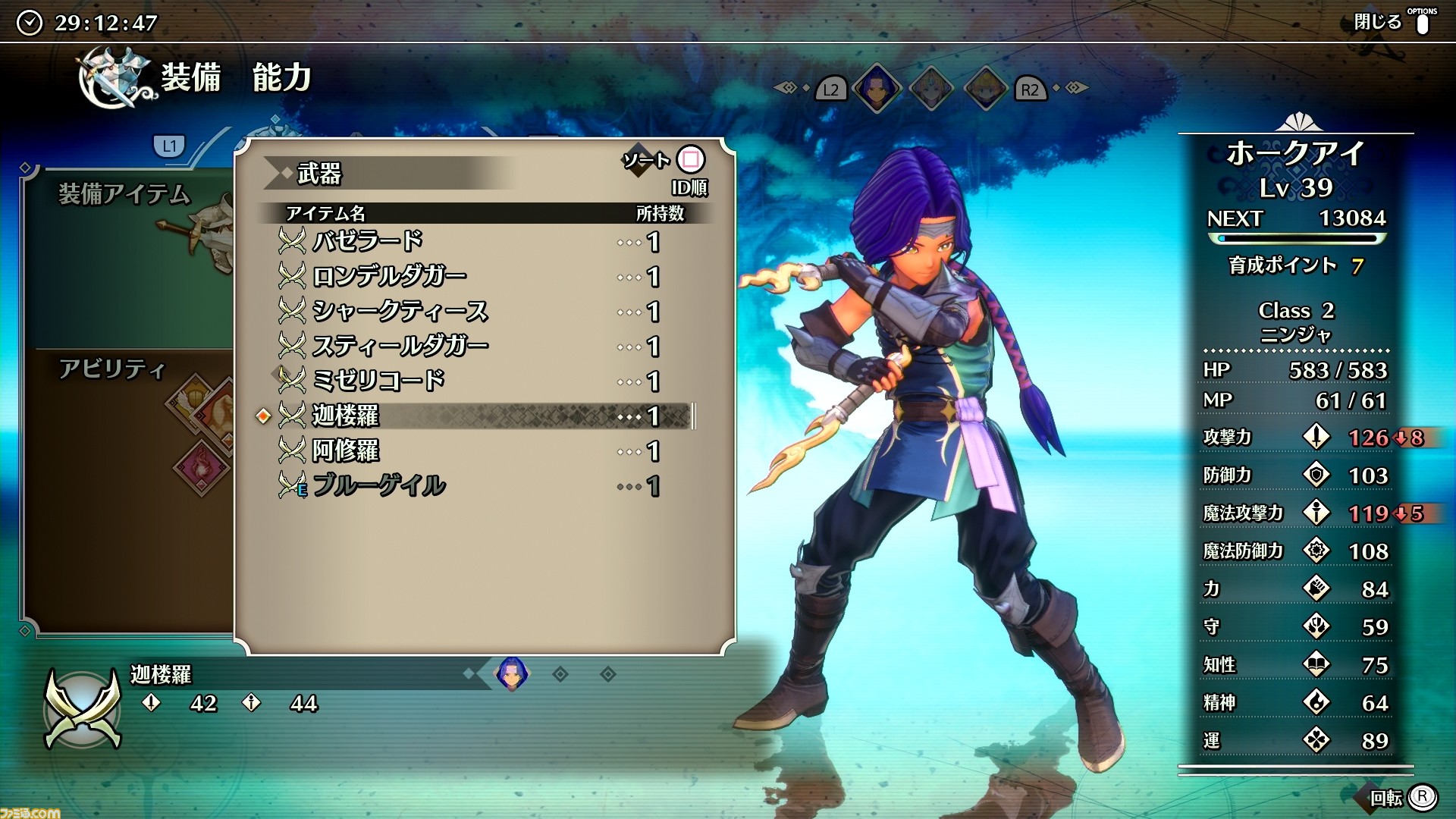Viewport: 1456px width, 819px height.
Task: Open the アビリティ panel
Action: click(x=112, y=369)
